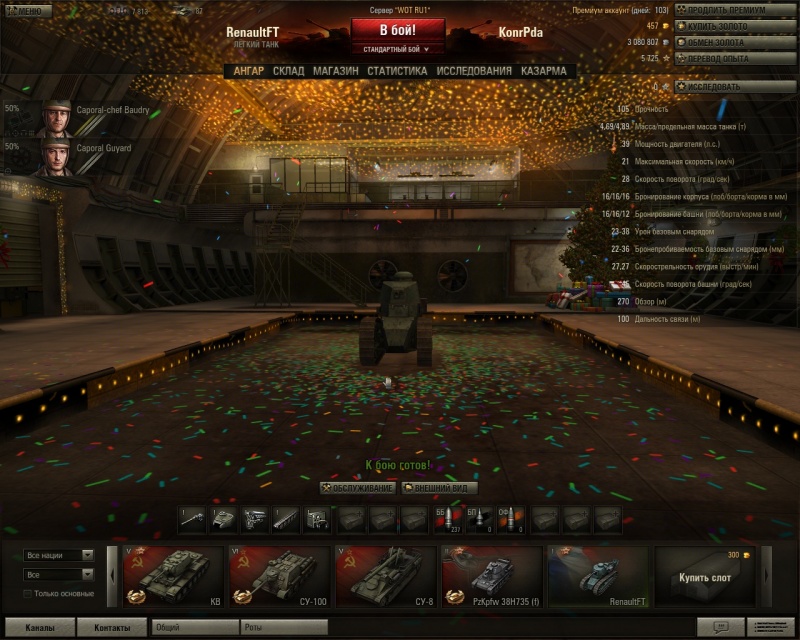Toggle the Только основные checkbox
Image resolution: width=800 pixels, height=640 pixels.
[29, 594]
